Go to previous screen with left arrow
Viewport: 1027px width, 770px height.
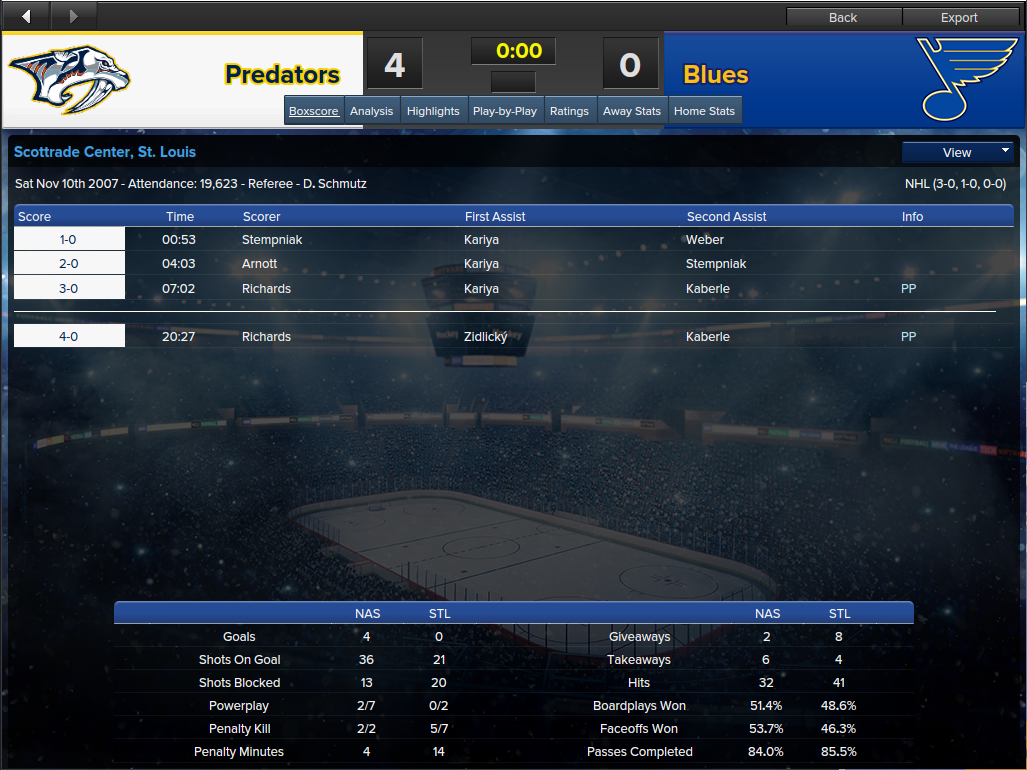26,15
